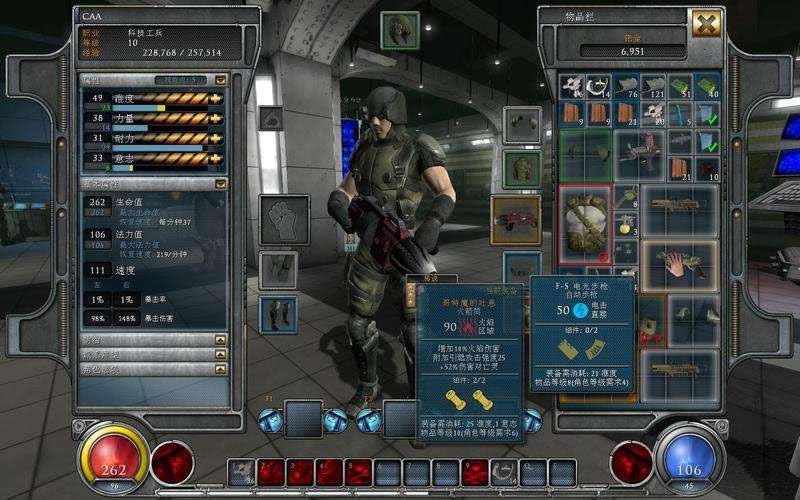The image size is (800, 500).
Task: Expand the 角色 section at the panel bottom
Action: [220, 368]
